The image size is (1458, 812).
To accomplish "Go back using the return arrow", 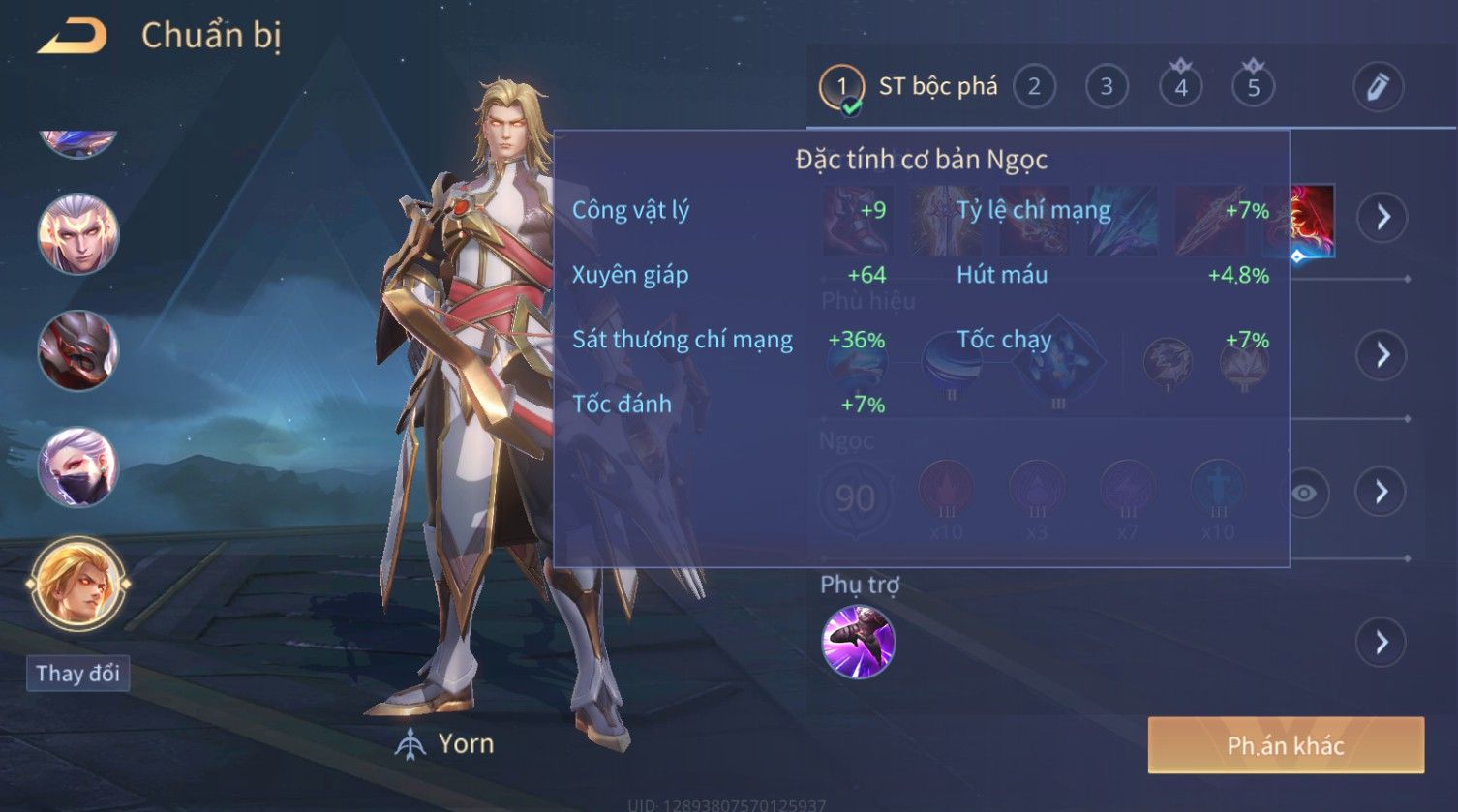I will pos(72,38).
